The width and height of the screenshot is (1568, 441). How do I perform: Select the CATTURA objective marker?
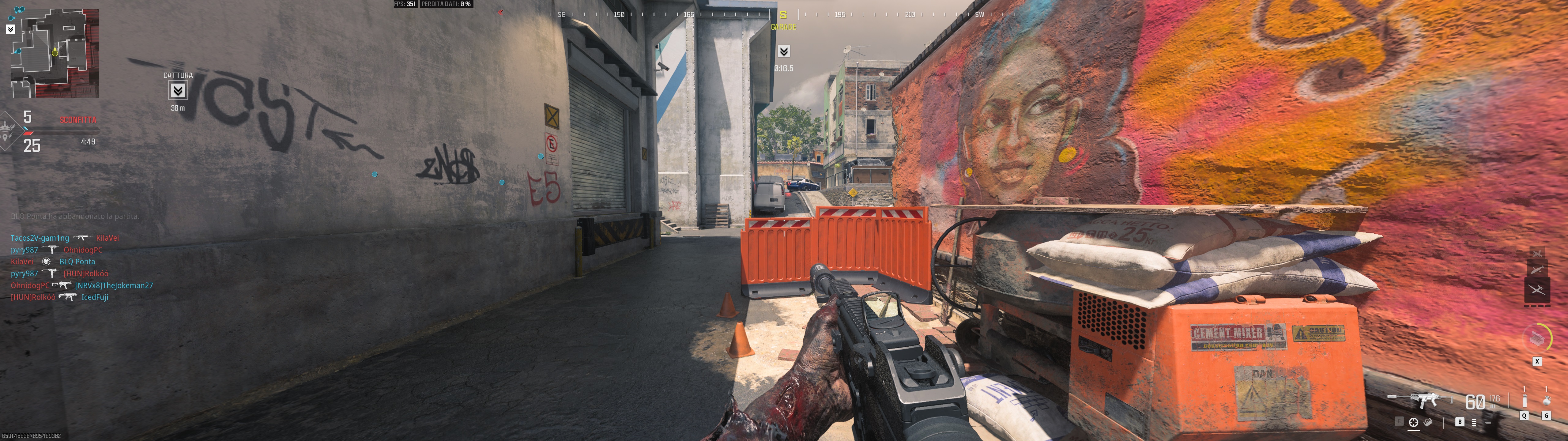pos(178,91)
